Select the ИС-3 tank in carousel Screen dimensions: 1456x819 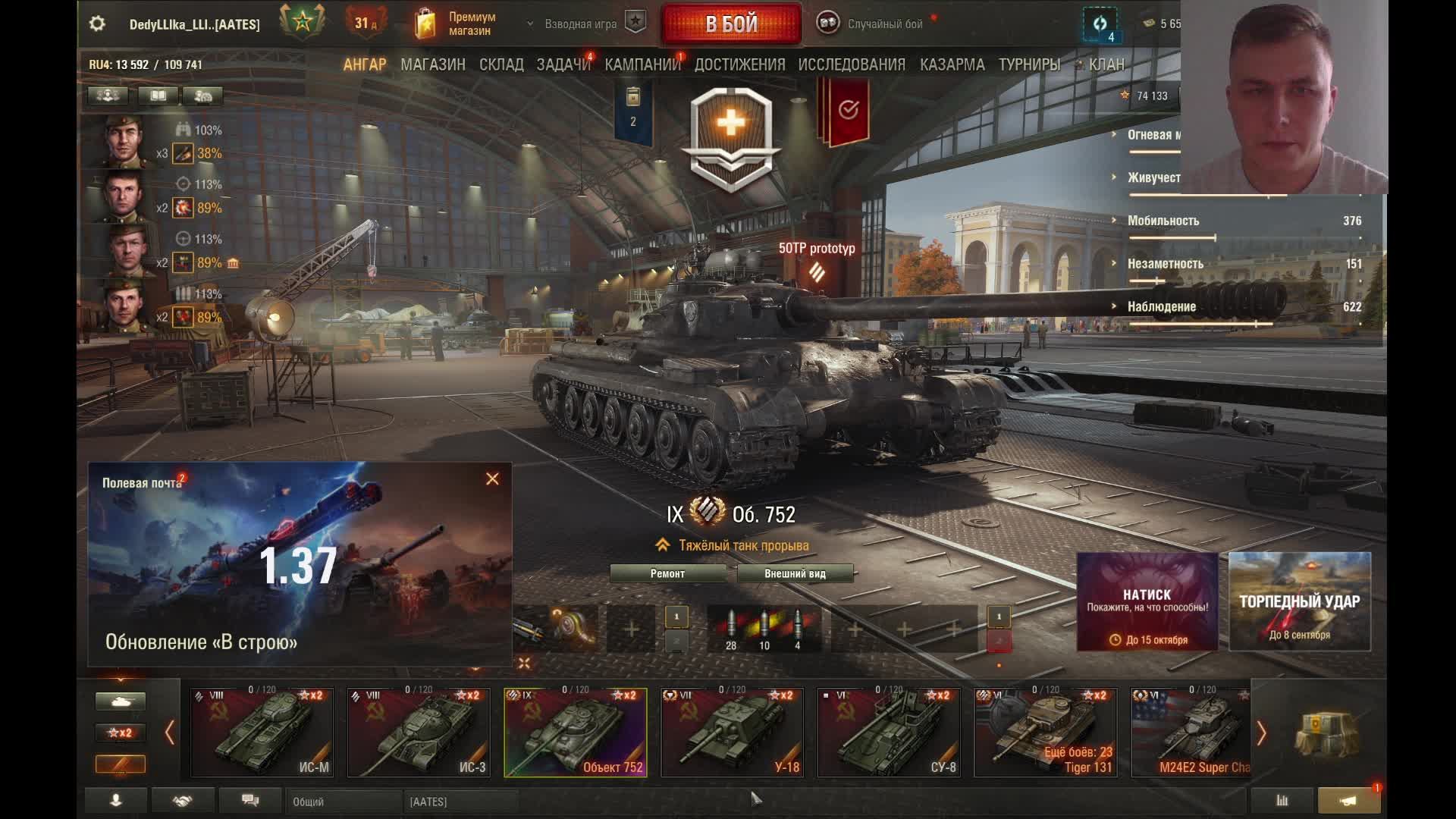[x=419, y=733]
